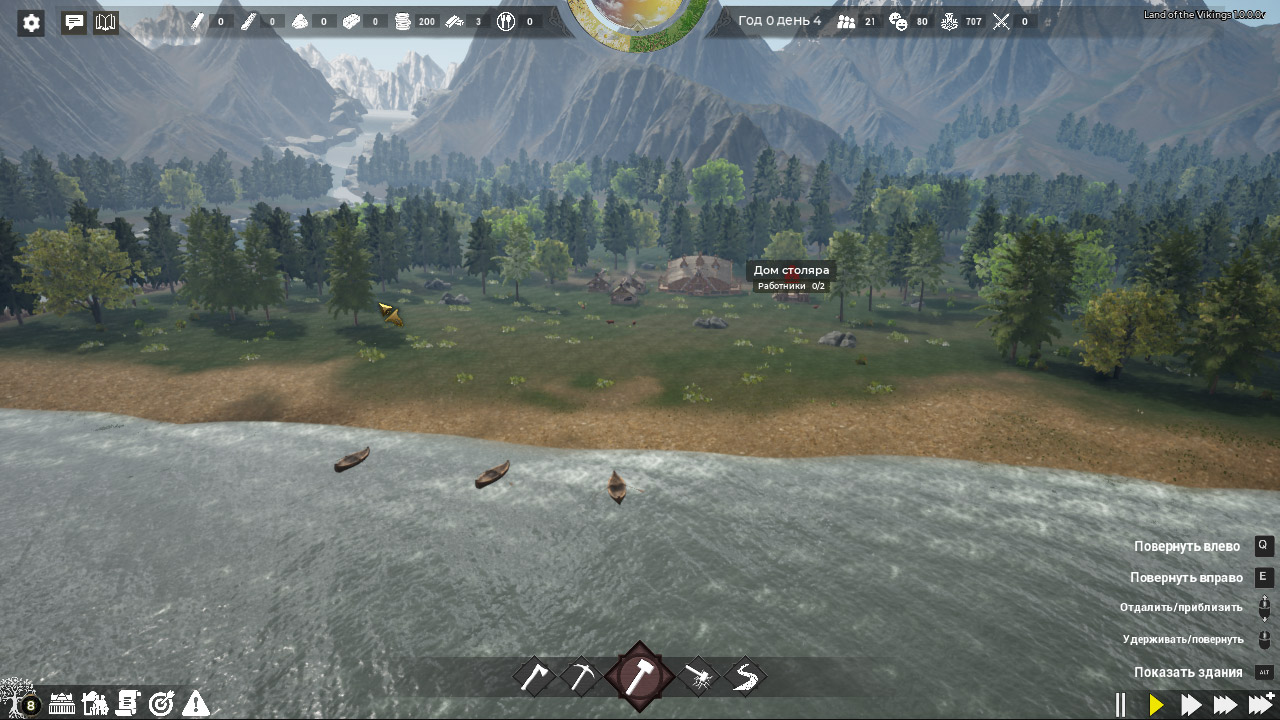Switch to double fast-forward speed

click(1191, 705)
